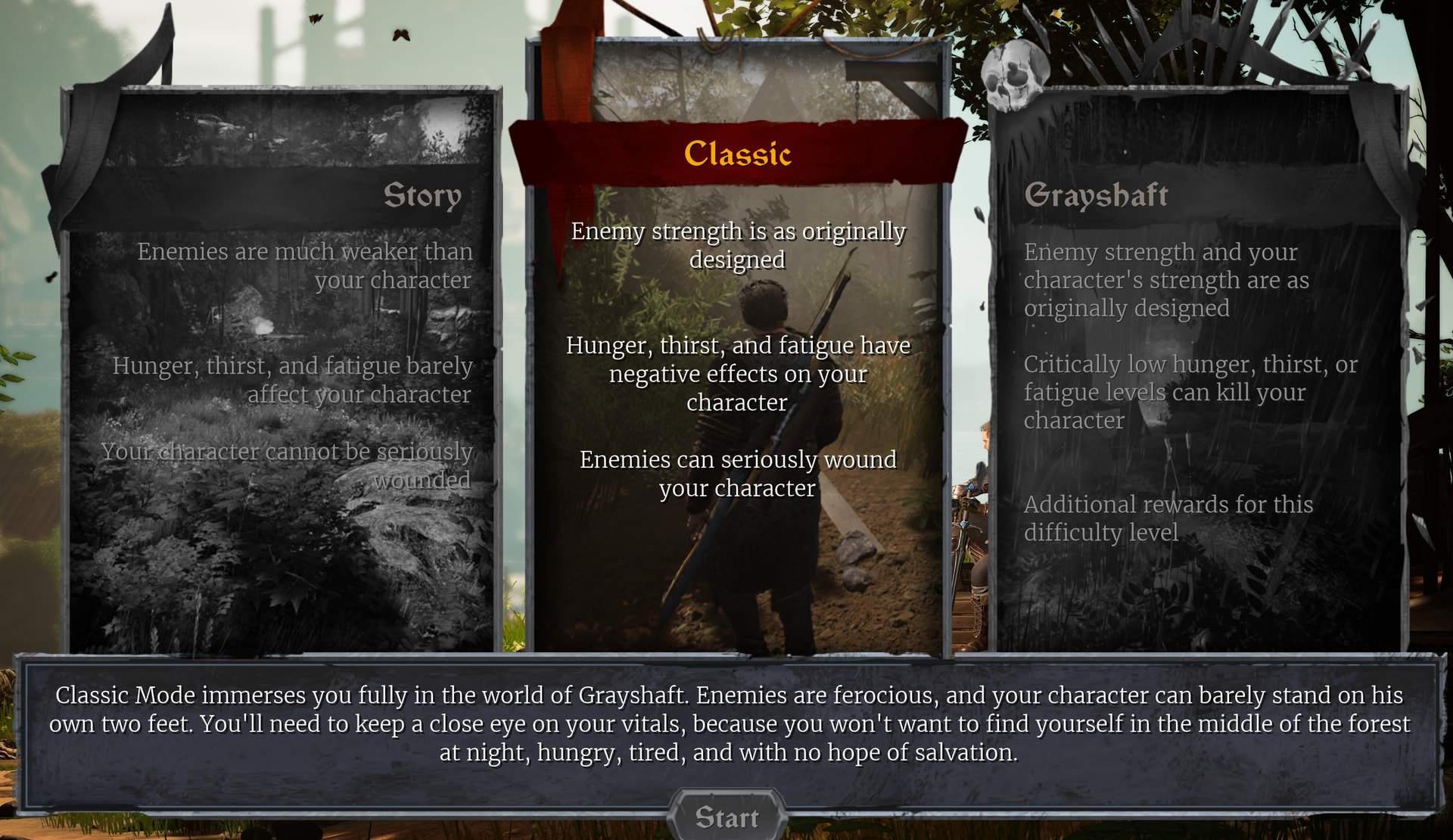Click the Start button
The image size is (1453, 840).
726,817
